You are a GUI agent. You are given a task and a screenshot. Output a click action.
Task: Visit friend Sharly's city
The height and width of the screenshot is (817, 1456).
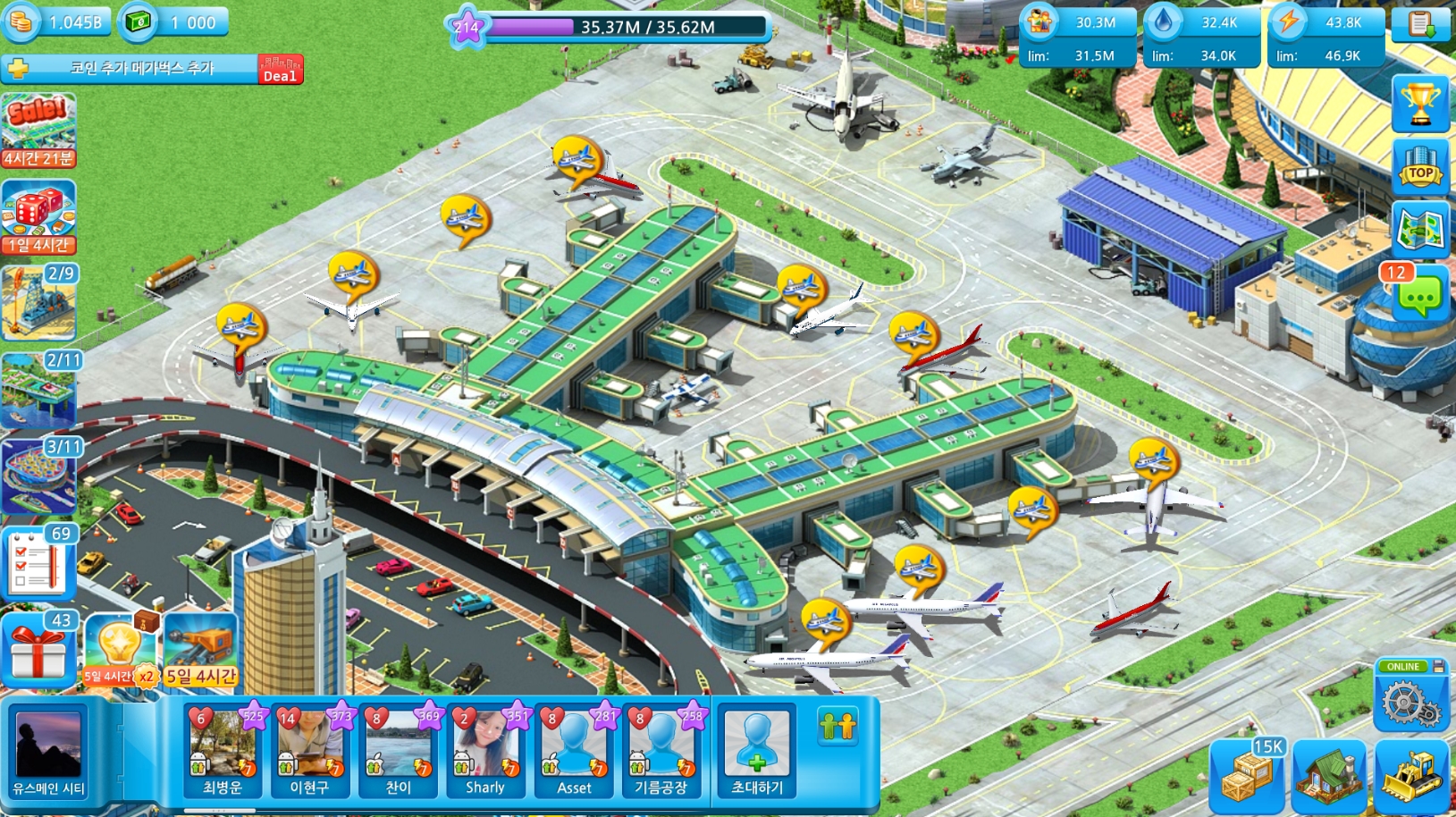tap(485, 749)
